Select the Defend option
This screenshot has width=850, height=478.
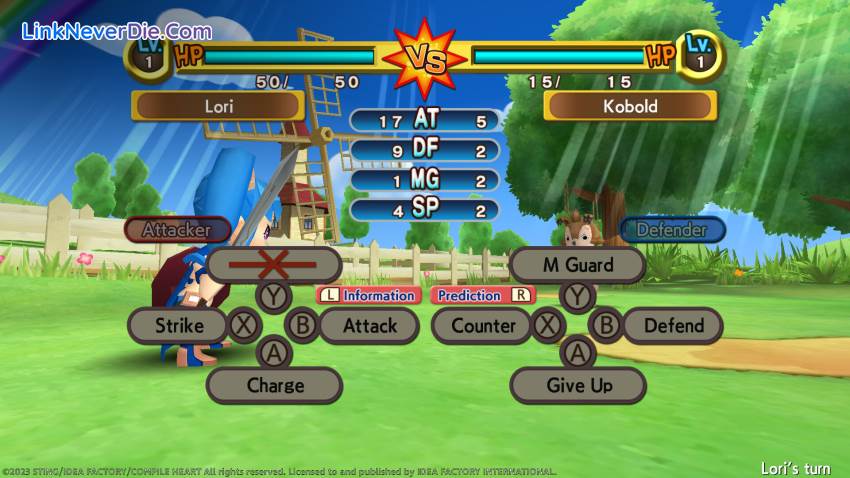(673, 325)
